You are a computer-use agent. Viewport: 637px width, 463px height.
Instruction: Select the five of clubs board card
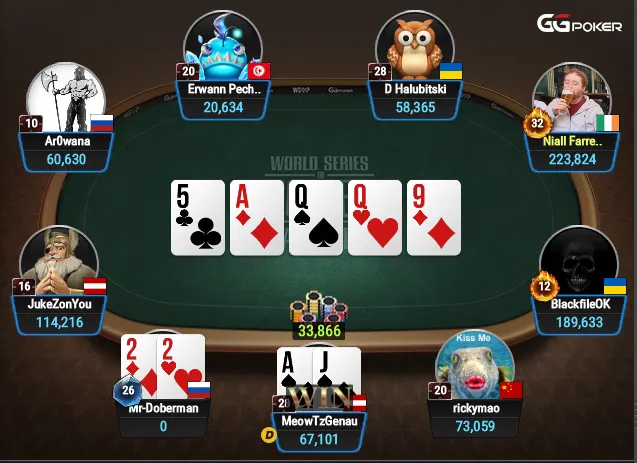point(198,217)
